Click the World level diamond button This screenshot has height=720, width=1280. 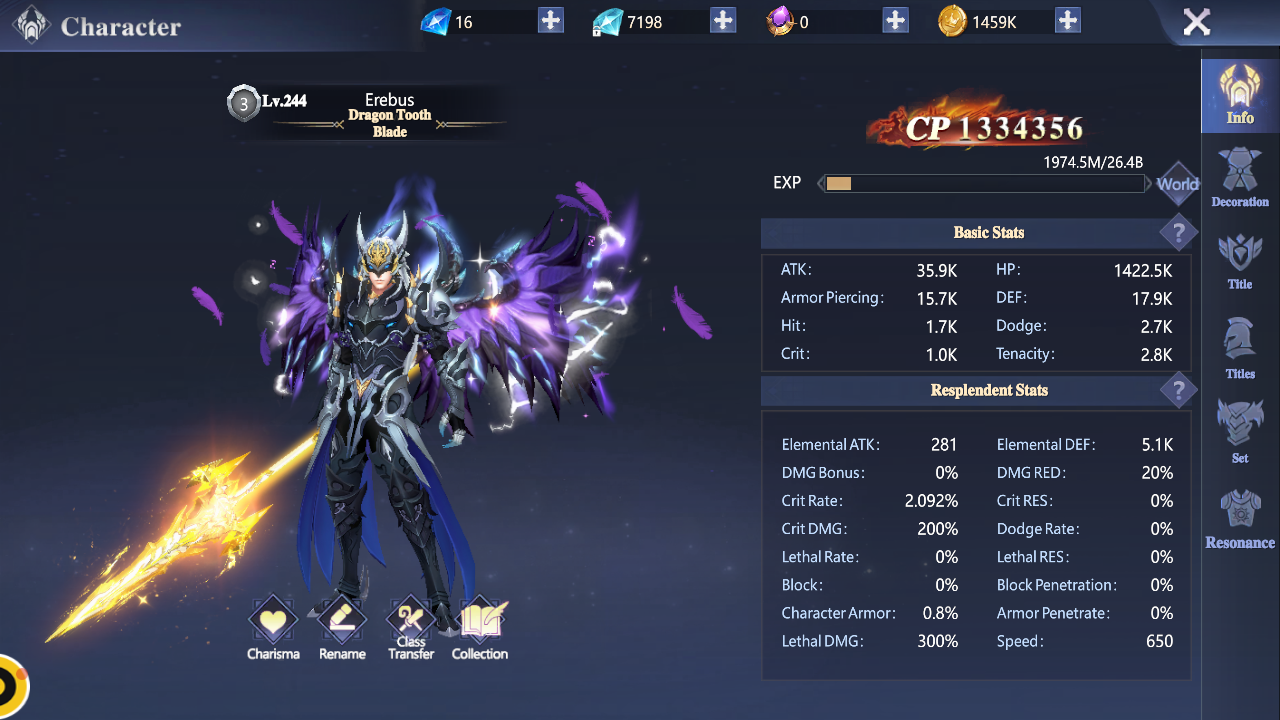(1177, 184)
